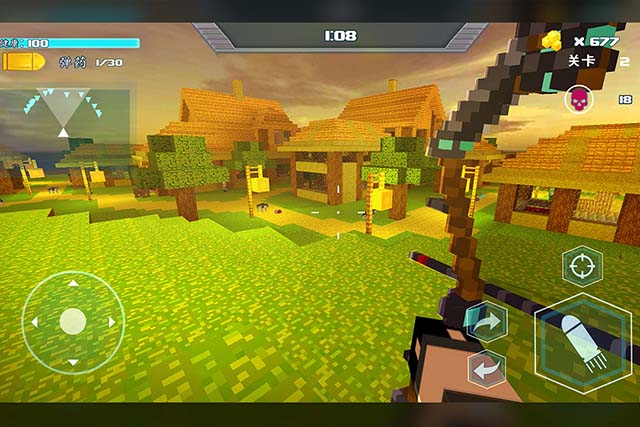Tap the lower curved-arrow weapon switch button
Image resolution: width=640 pixels, height=427 pixels.
coord(487,370)
